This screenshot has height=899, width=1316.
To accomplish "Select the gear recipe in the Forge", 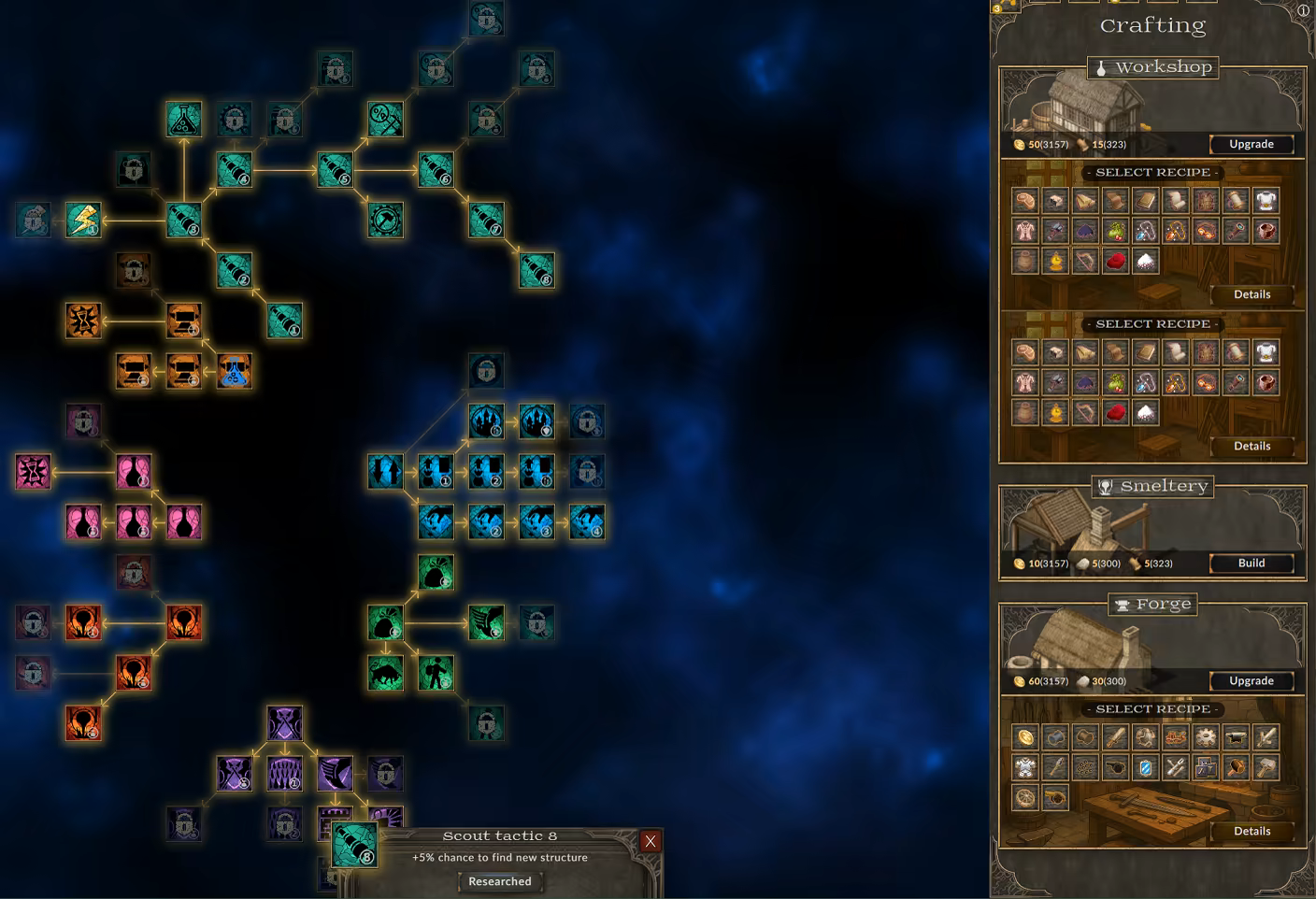I will tap(1205, 737).
